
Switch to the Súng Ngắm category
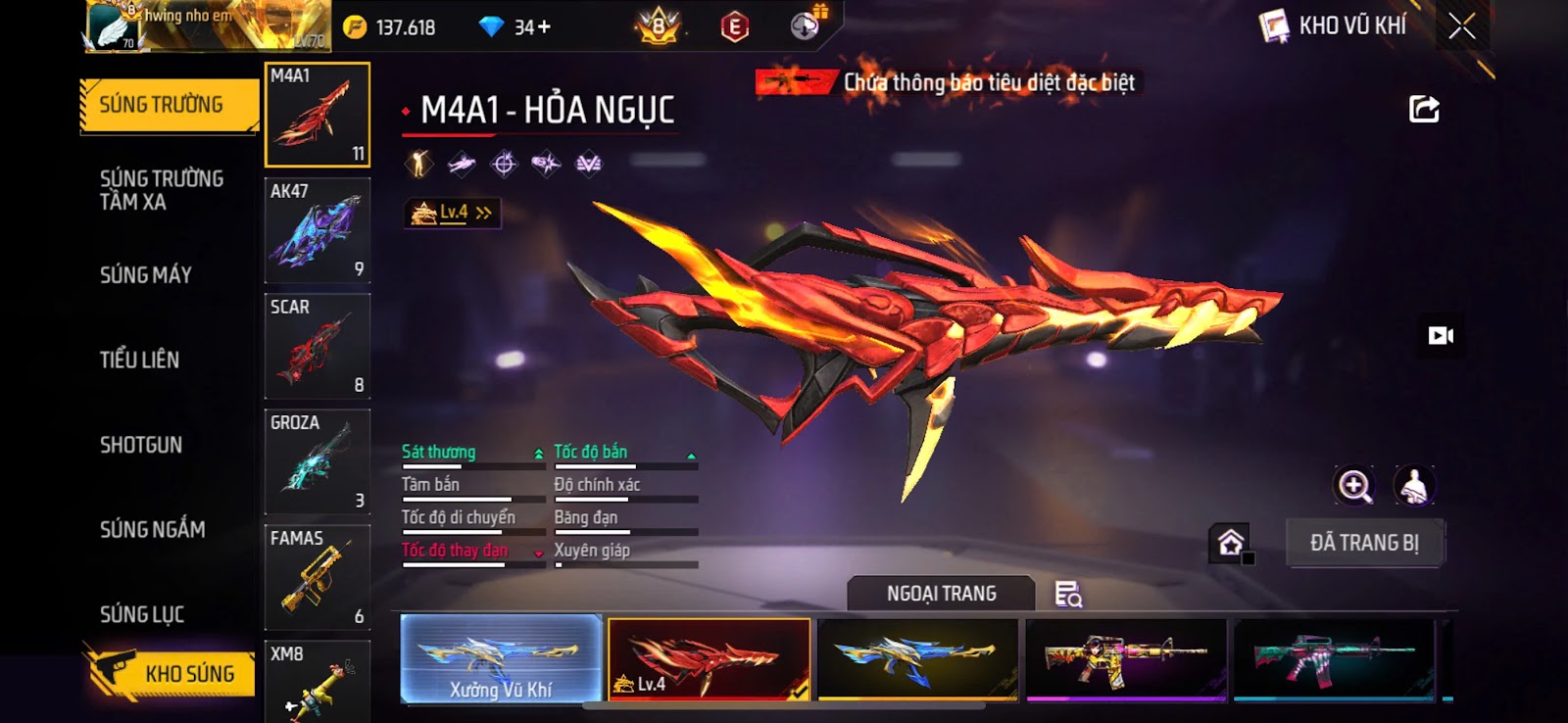(152, 530)
